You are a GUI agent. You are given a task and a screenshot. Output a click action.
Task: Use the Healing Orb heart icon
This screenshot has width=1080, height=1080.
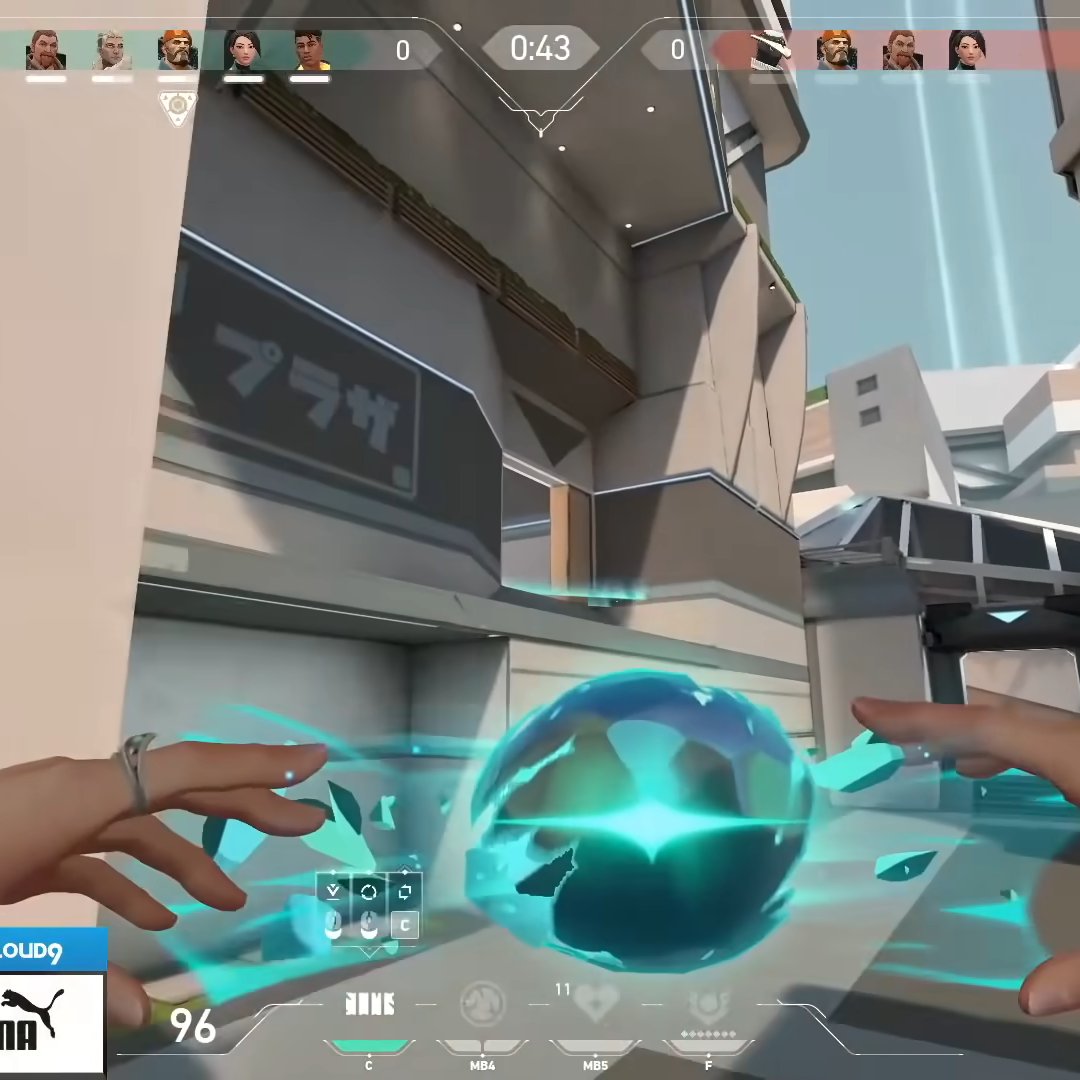point(596,1002)
